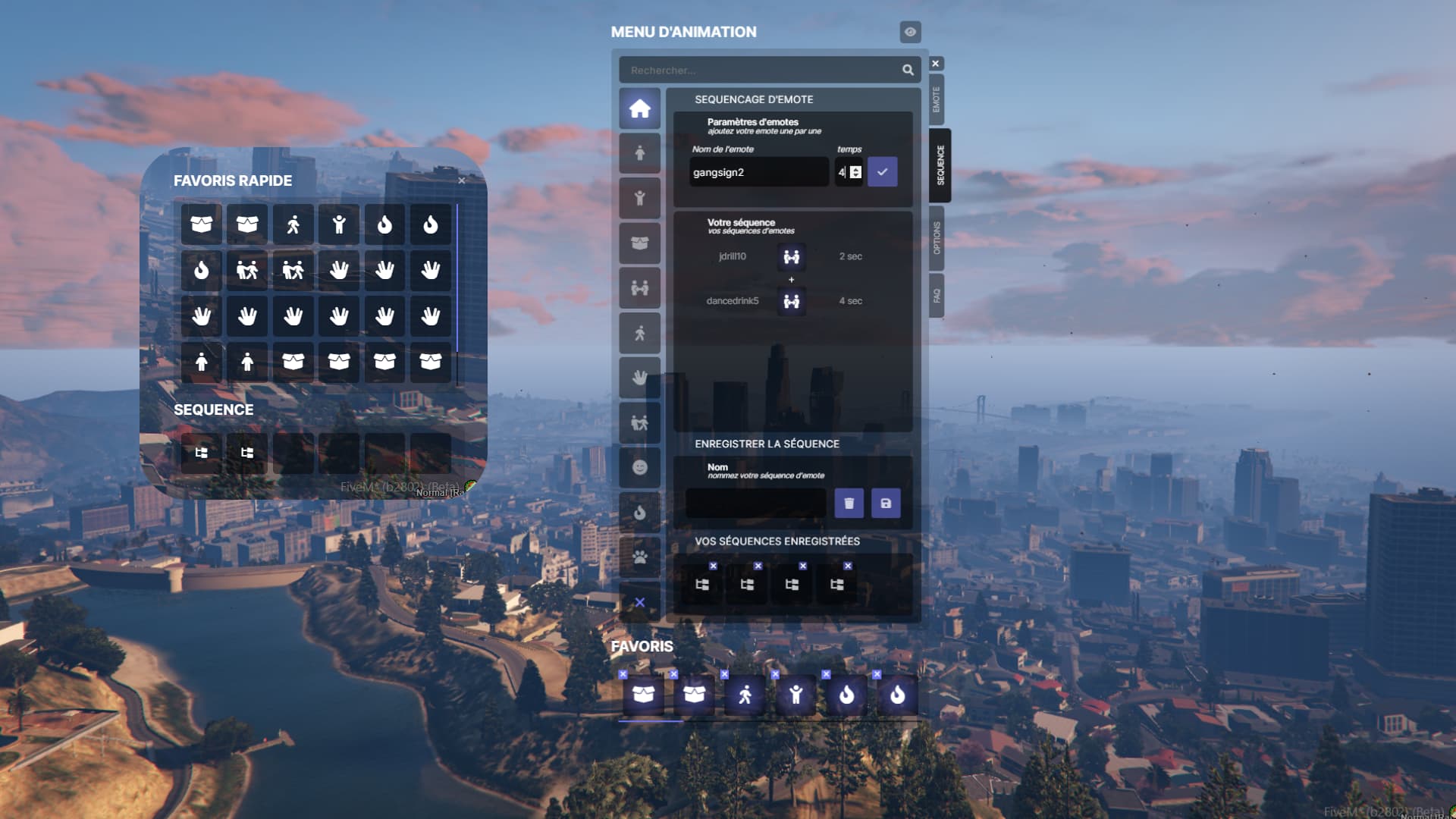This screenshot has height=819, width=1456.
Task: Select the jdrill10 emote in your sequence
Action: 792,256
